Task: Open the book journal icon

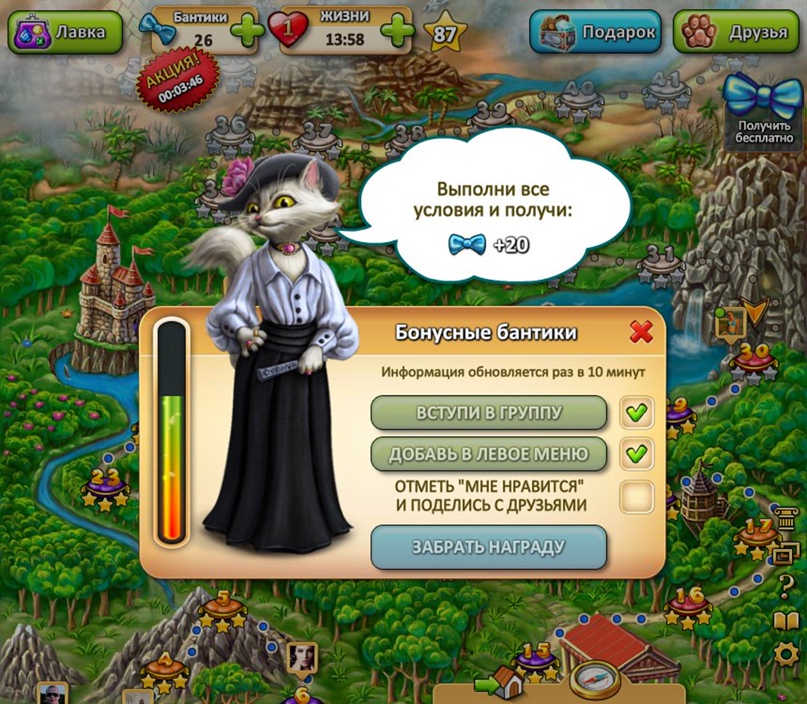Action: point(787,621)
